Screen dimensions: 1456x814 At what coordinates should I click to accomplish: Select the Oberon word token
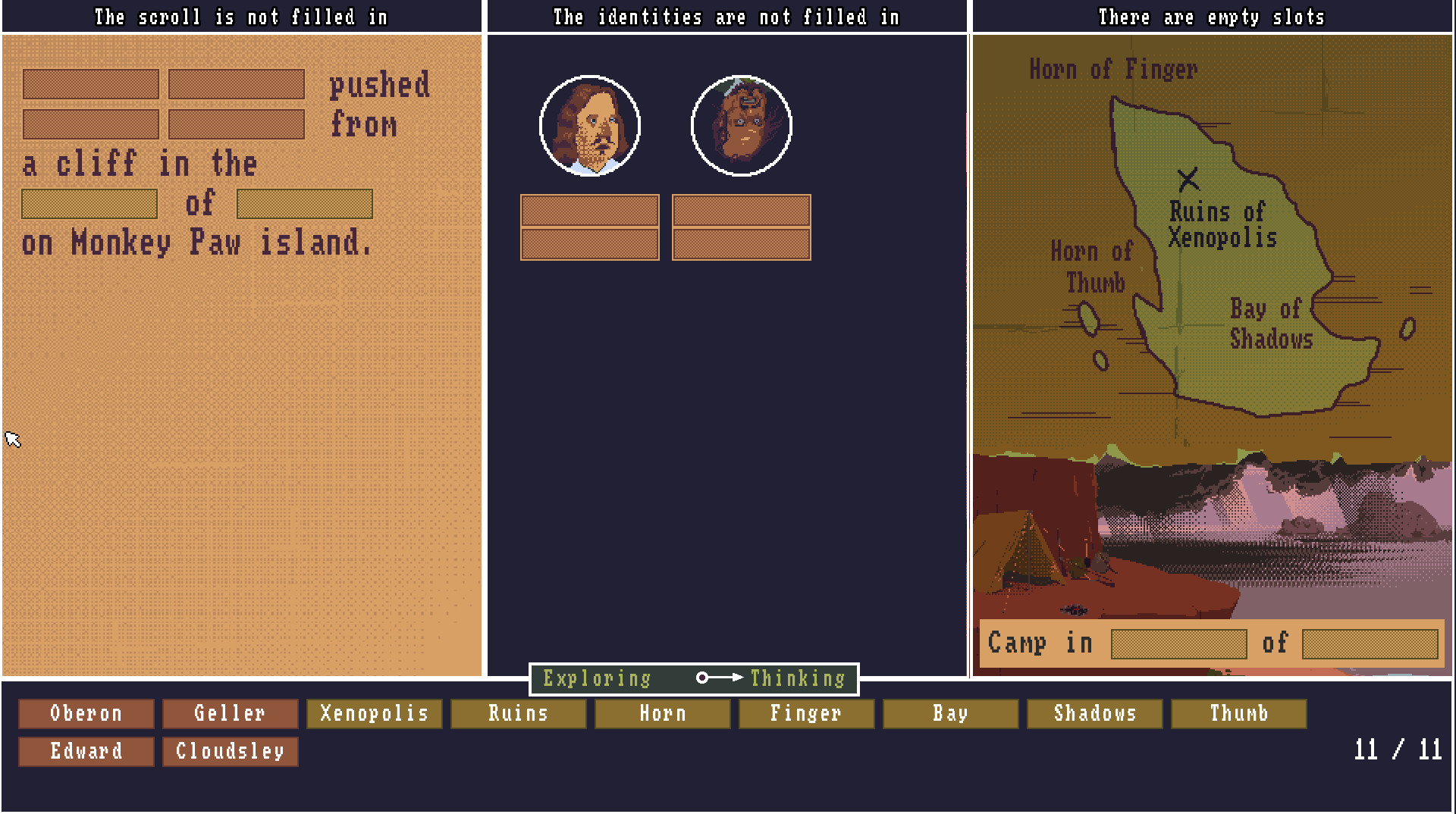85,712
